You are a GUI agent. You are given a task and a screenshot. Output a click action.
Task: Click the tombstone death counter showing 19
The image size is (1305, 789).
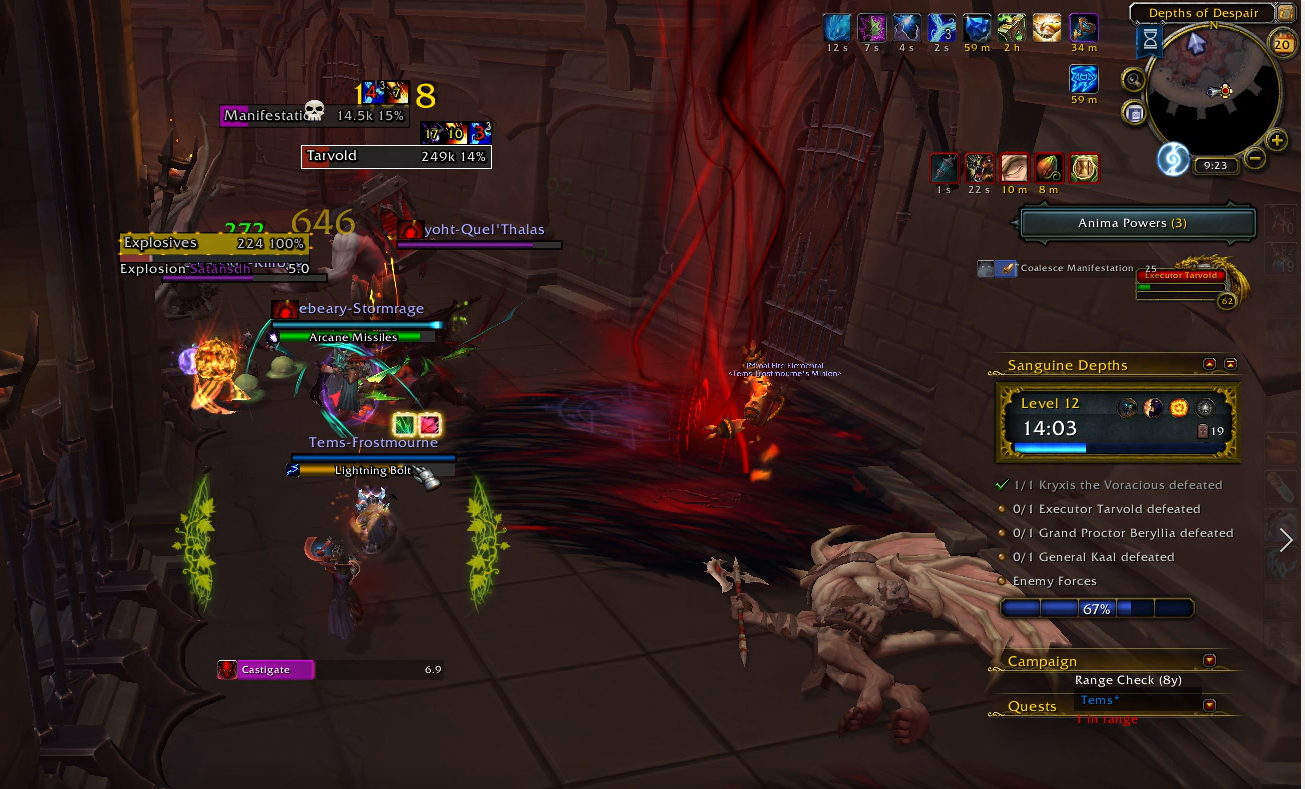[1204, 428]
